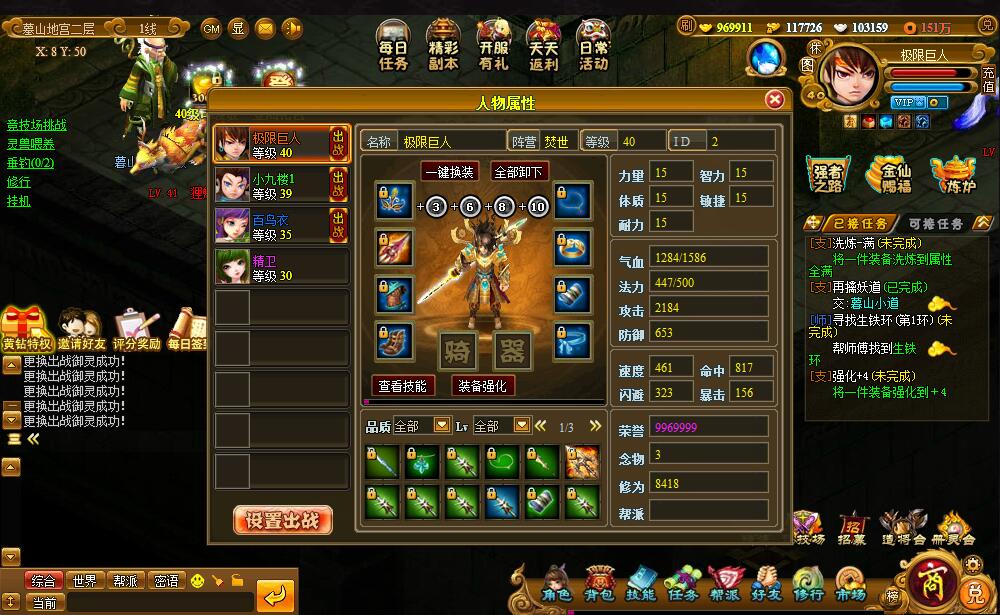Screen dimensions: 1000x615
Task: Click the 金山赐福 blessing icon
Action: (x=890, y=175)
